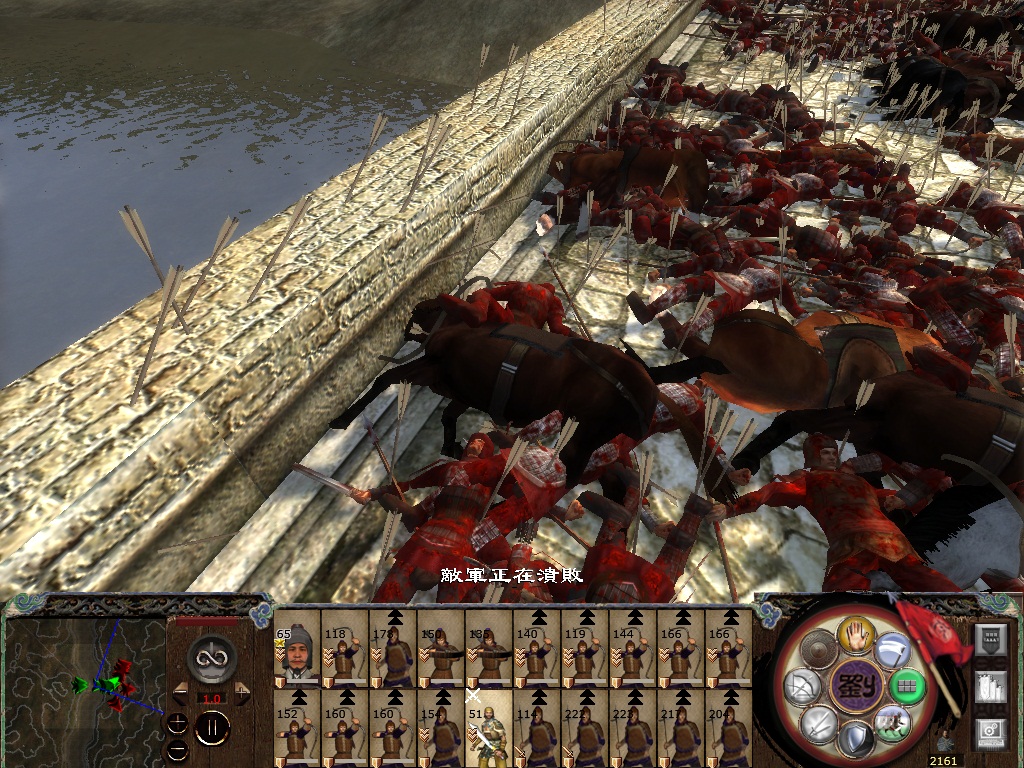Decrease battle speed with the minus arrow

coord(181,690)
